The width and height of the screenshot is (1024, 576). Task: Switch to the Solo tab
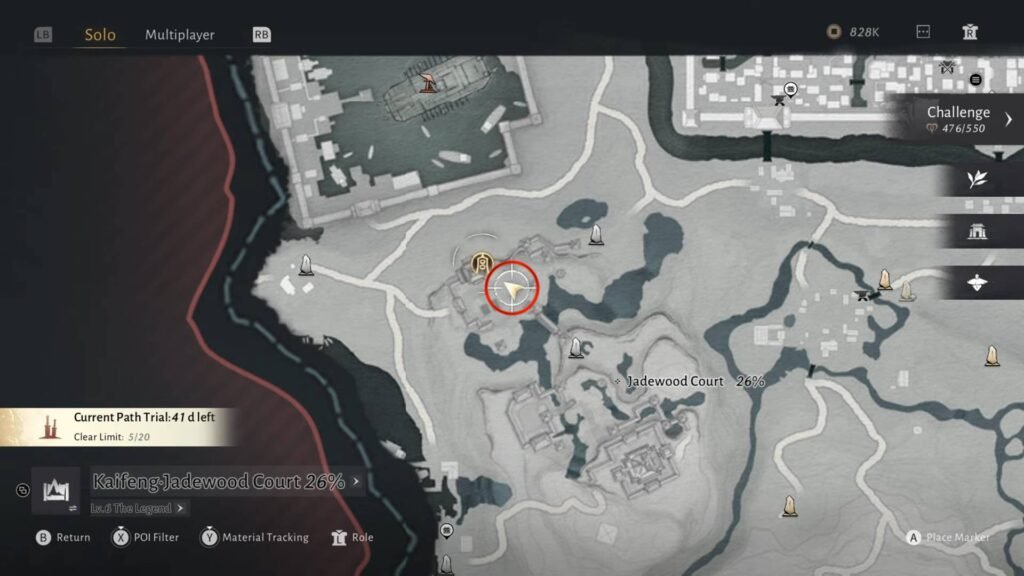tap(100, 35)
